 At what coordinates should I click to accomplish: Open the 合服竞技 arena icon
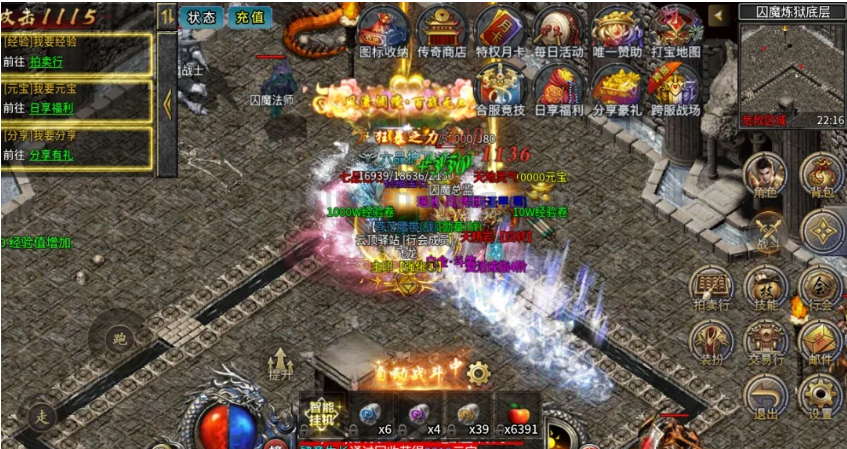[500, 88]
